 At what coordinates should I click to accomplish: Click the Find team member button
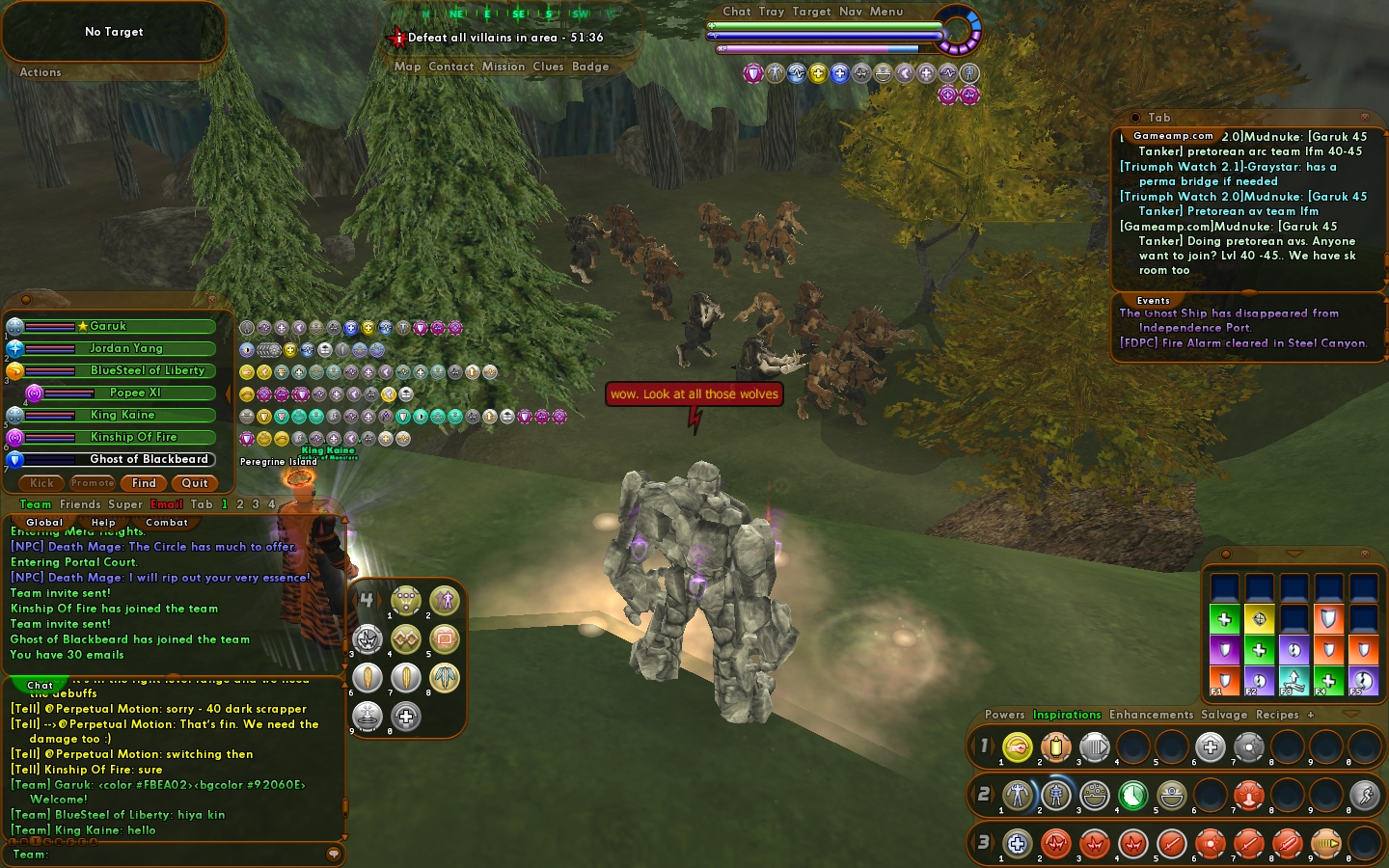pos(144,483)
